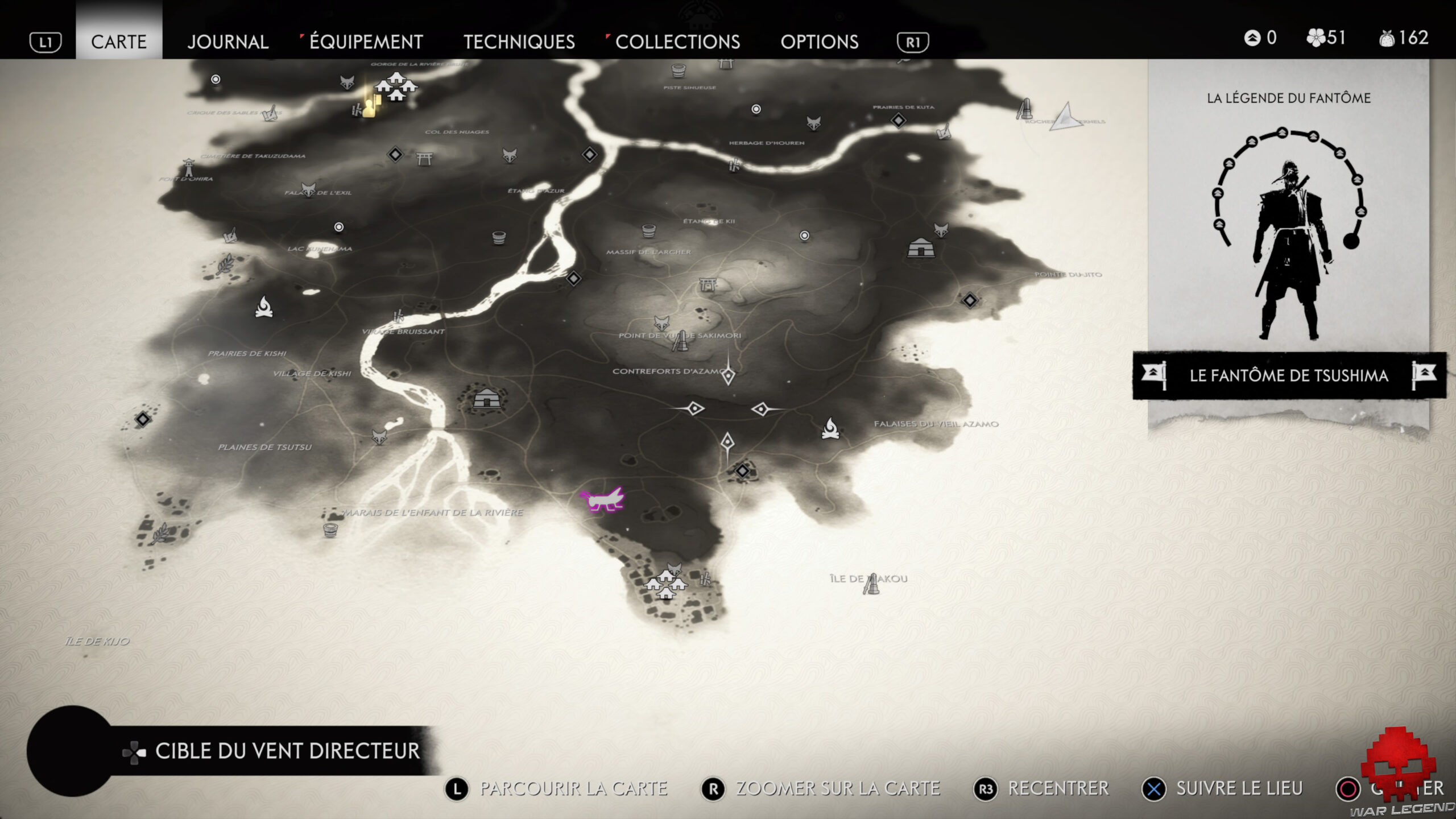1456x819 pixels.
Task: Switch to the TECHNIQUES tab
Action: [x=519, y=42]
